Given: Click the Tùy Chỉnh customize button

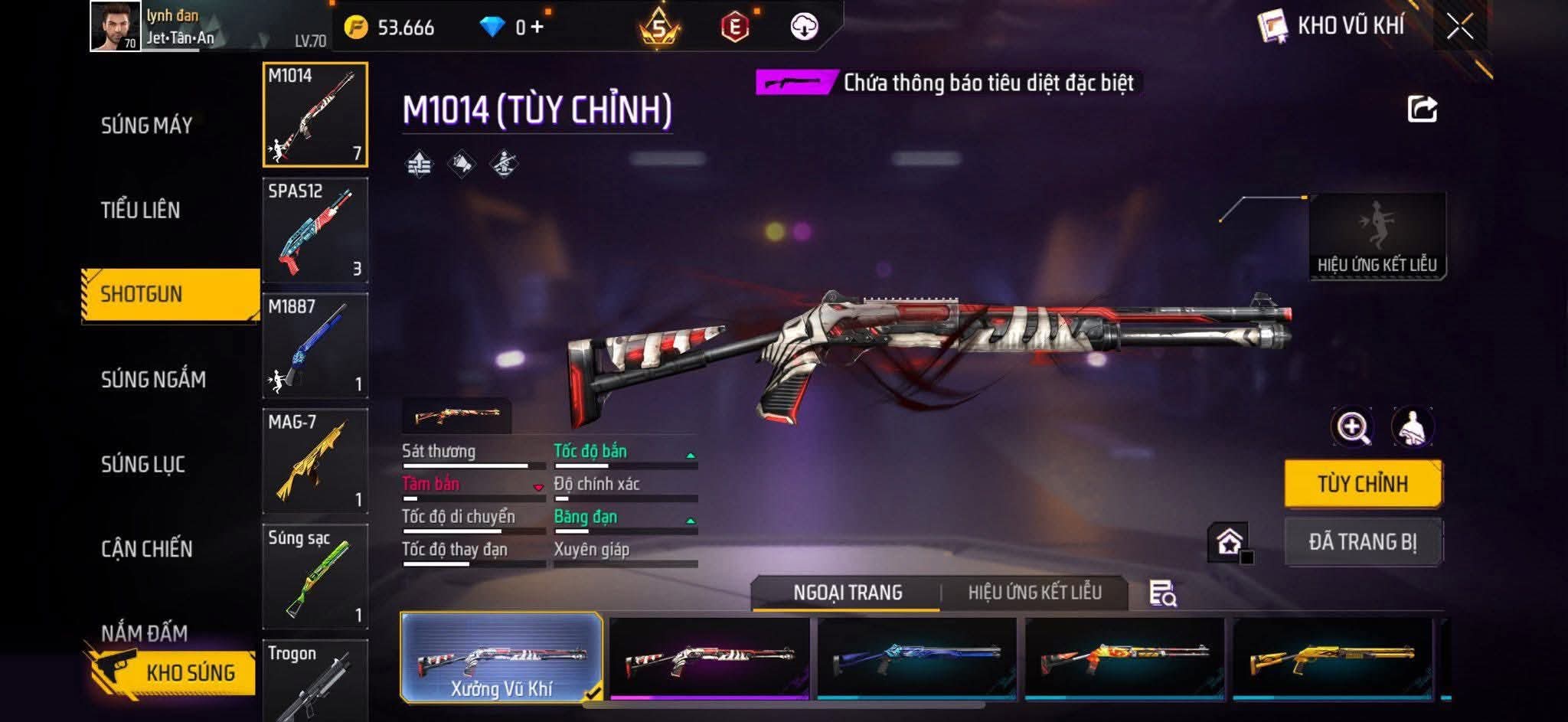Looking at the screenshot, I should click(x=1363, y=484).
